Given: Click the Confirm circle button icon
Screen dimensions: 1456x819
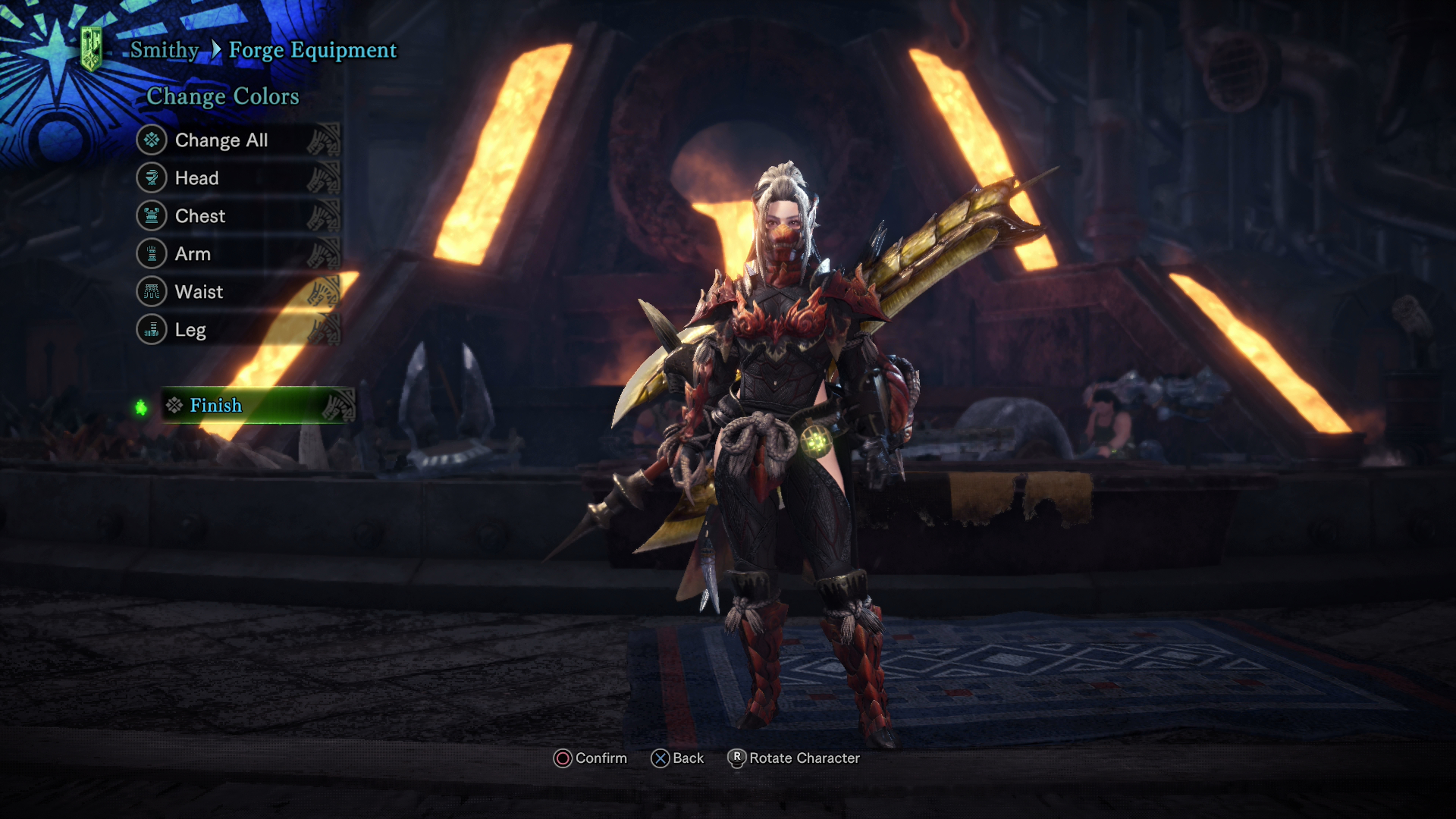Looking at the screenshot, I should tap(562, 758).
